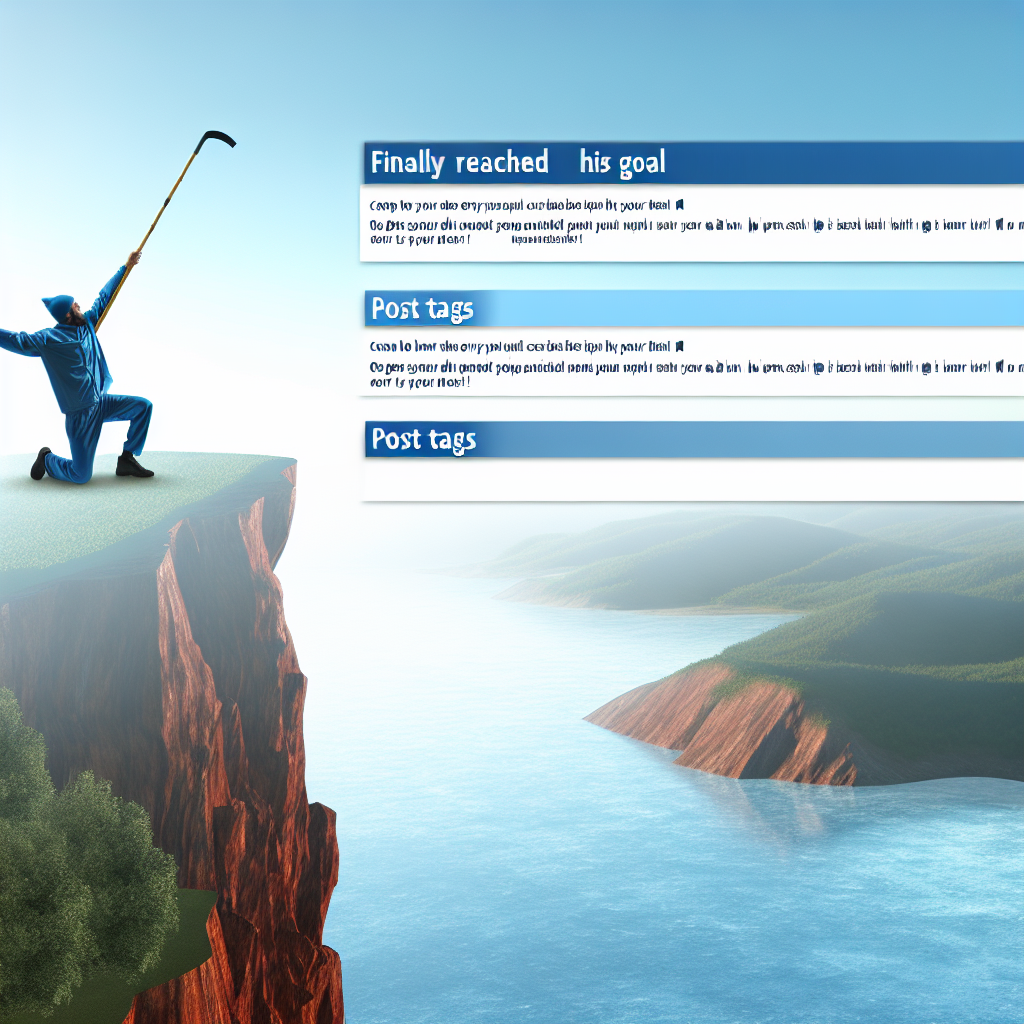Select the light-blue Post tags header
The height and width of the screenshot is (1024, 1024).
(424, 309)
